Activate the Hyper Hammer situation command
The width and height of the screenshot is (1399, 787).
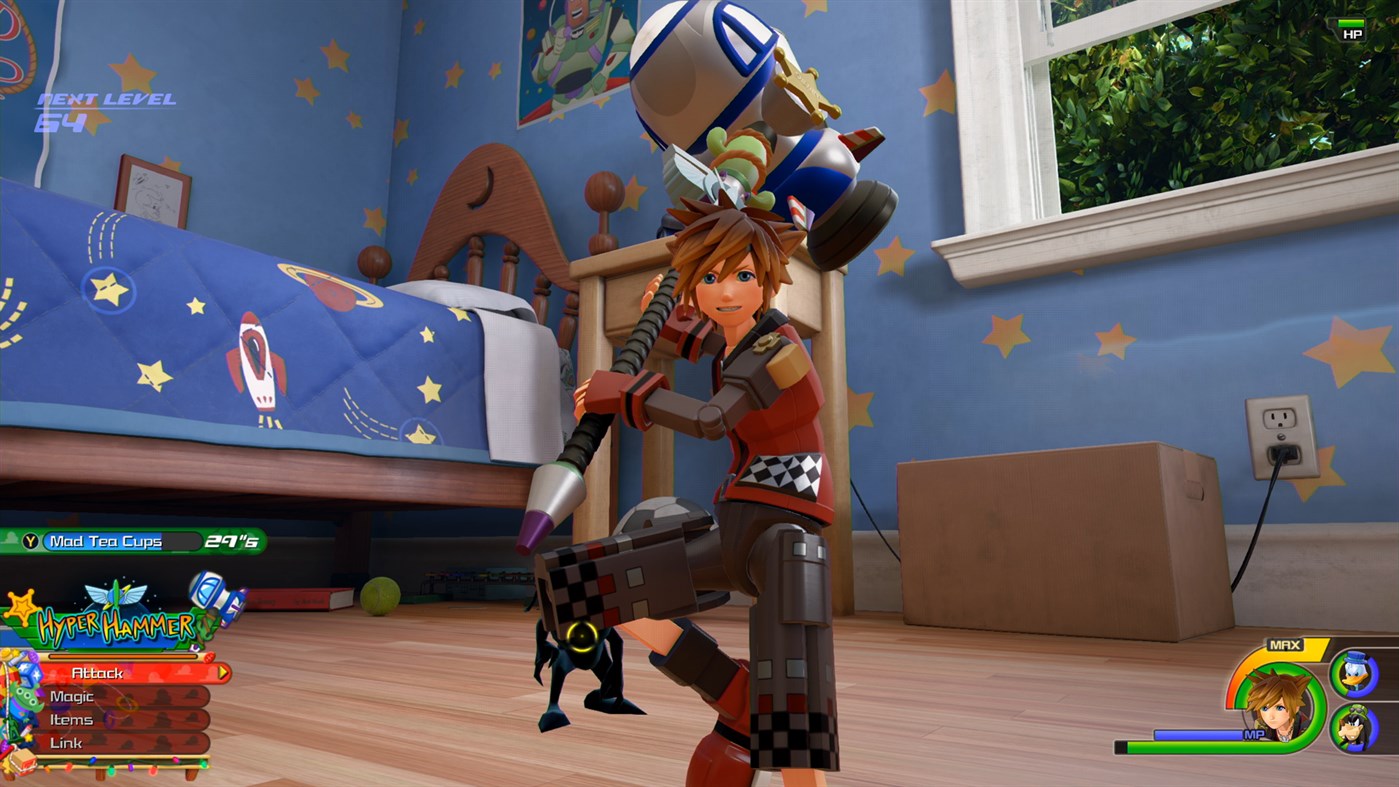click(117, 624)
